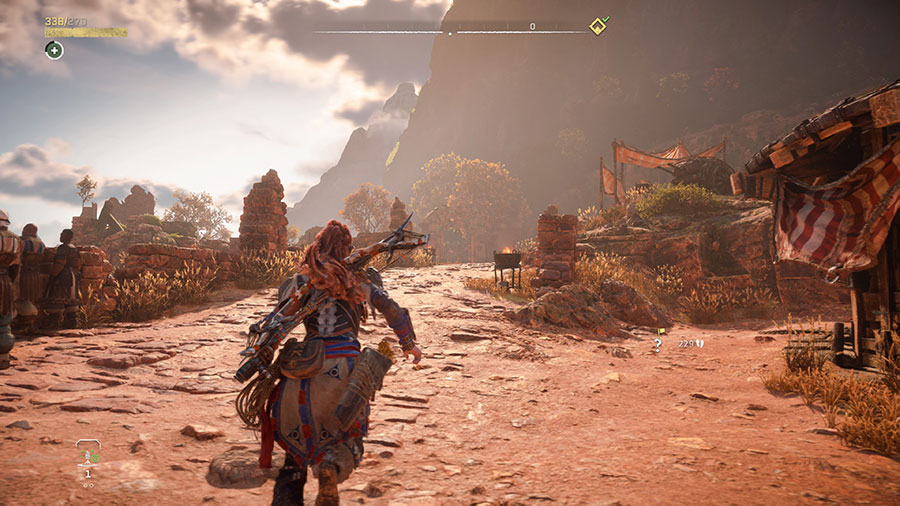Click the question mark waypoint marker
The image size is (900, 506).
[x=658, y=344]
